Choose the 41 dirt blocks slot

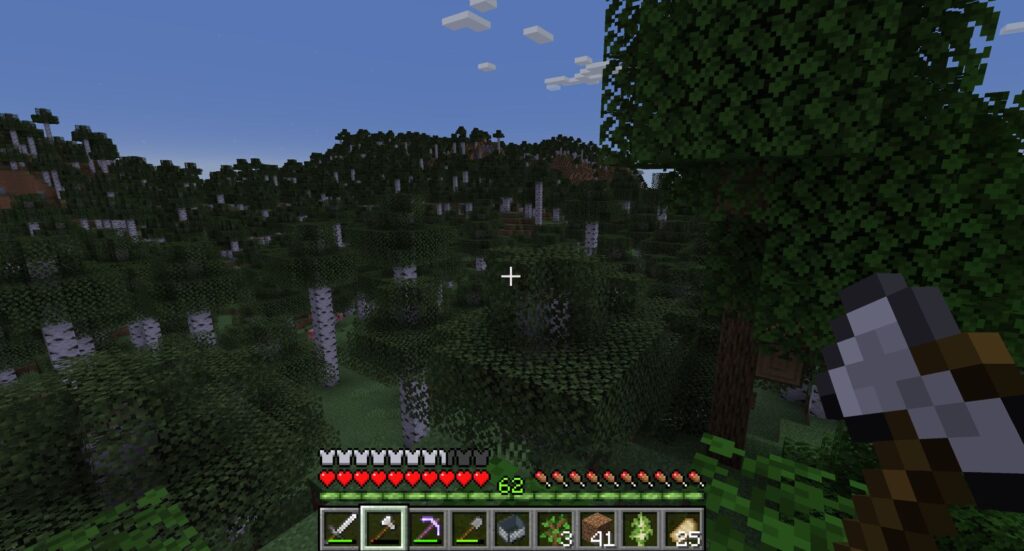pos(598,527)
